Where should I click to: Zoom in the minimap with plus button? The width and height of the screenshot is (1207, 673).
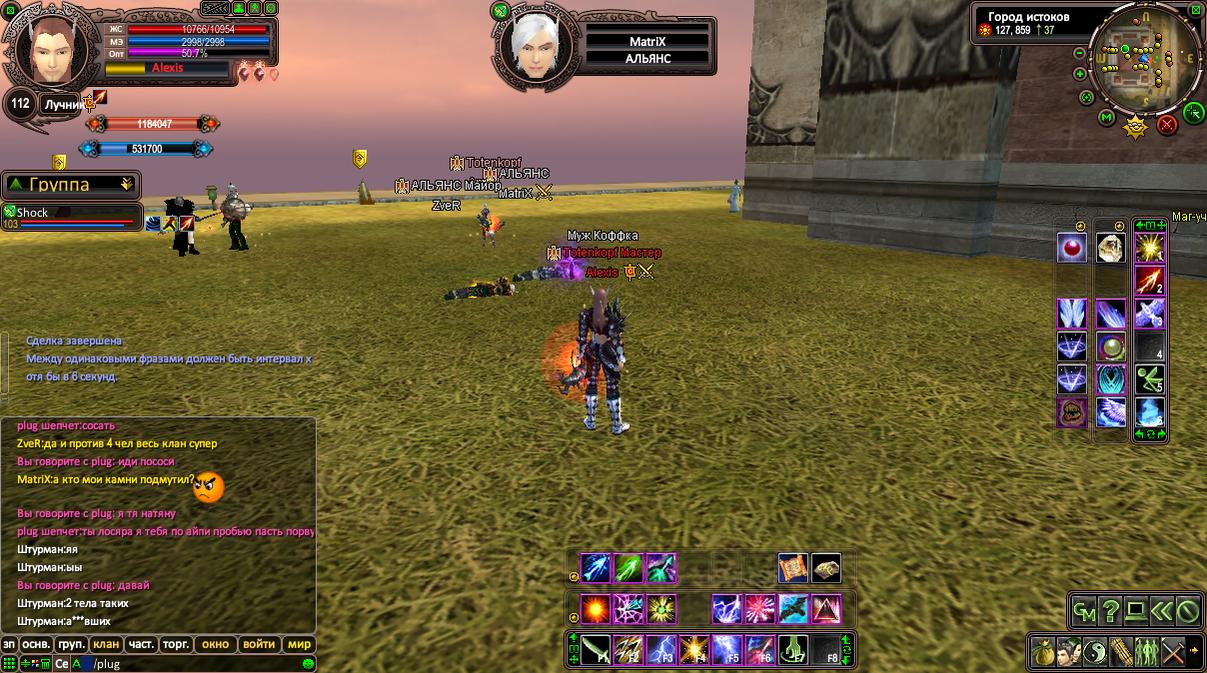pyautogui.click(x=1080, y=73)
